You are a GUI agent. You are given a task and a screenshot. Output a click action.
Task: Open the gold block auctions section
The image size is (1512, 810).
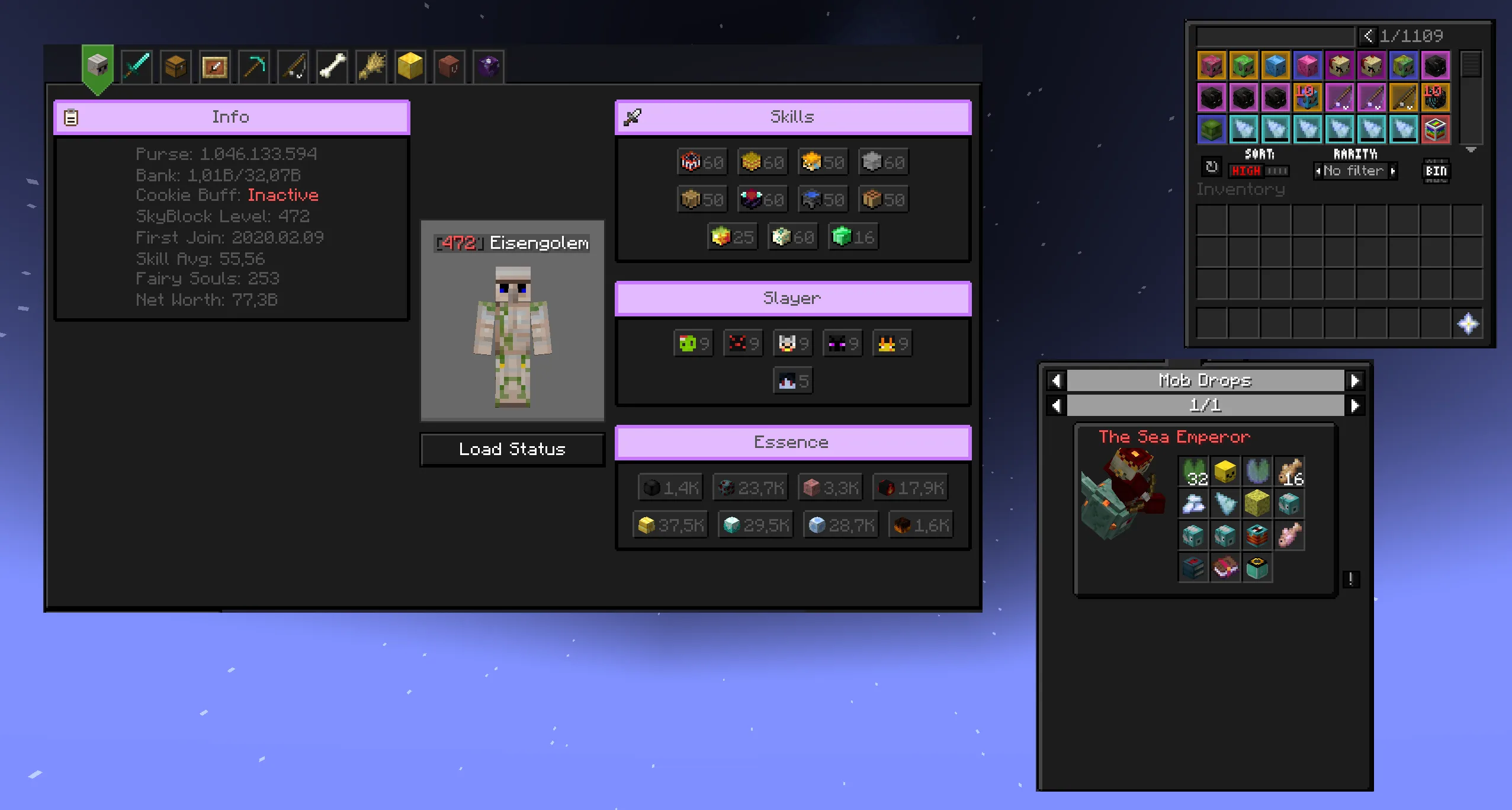tap(410, 65)
